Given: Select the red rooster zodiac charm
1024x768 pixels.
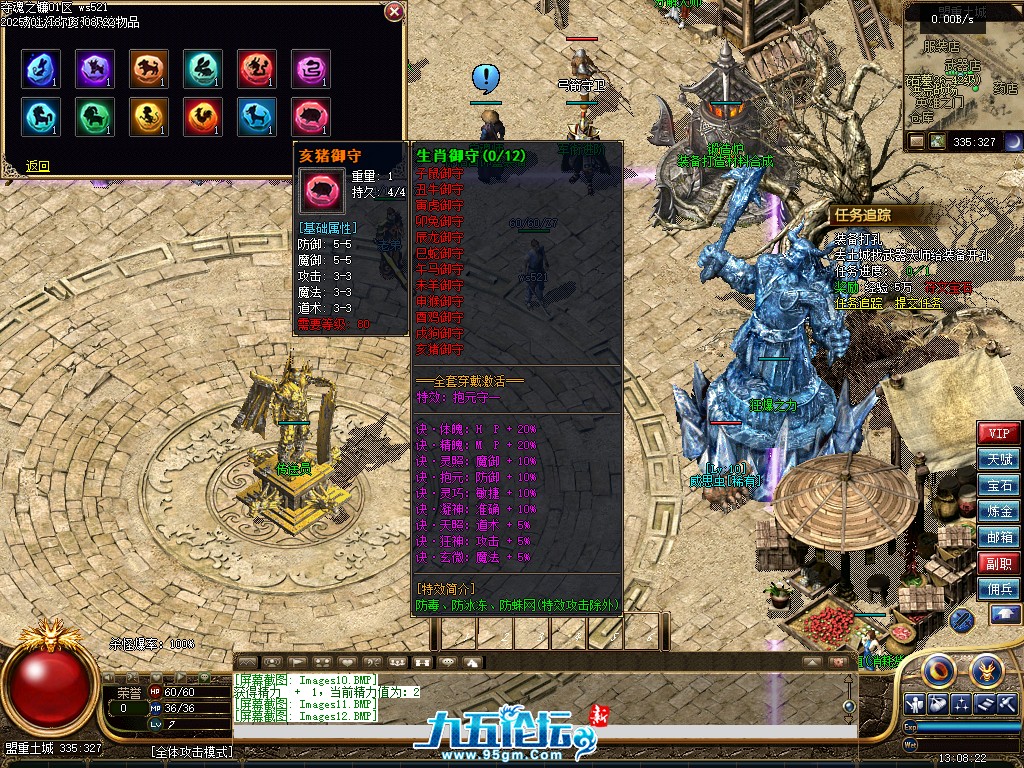Looking at the screenshot, I should click(202, 117).
